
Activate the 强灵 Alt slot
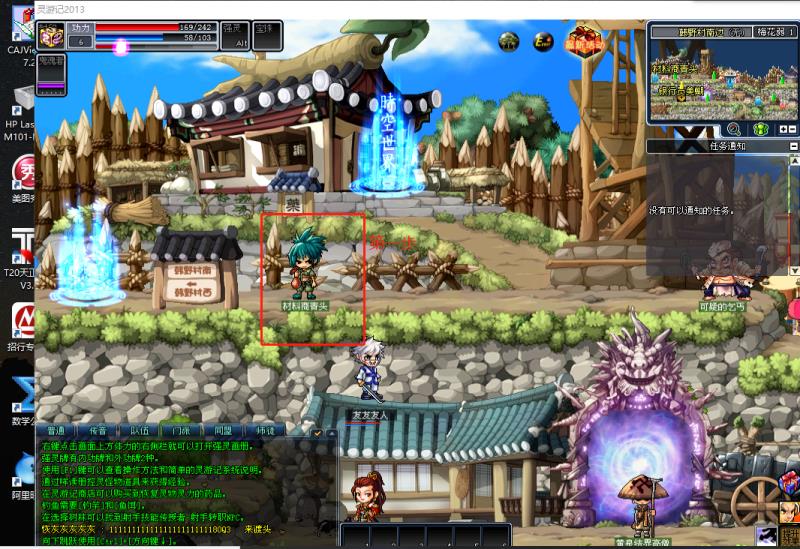tap(234, 36)
